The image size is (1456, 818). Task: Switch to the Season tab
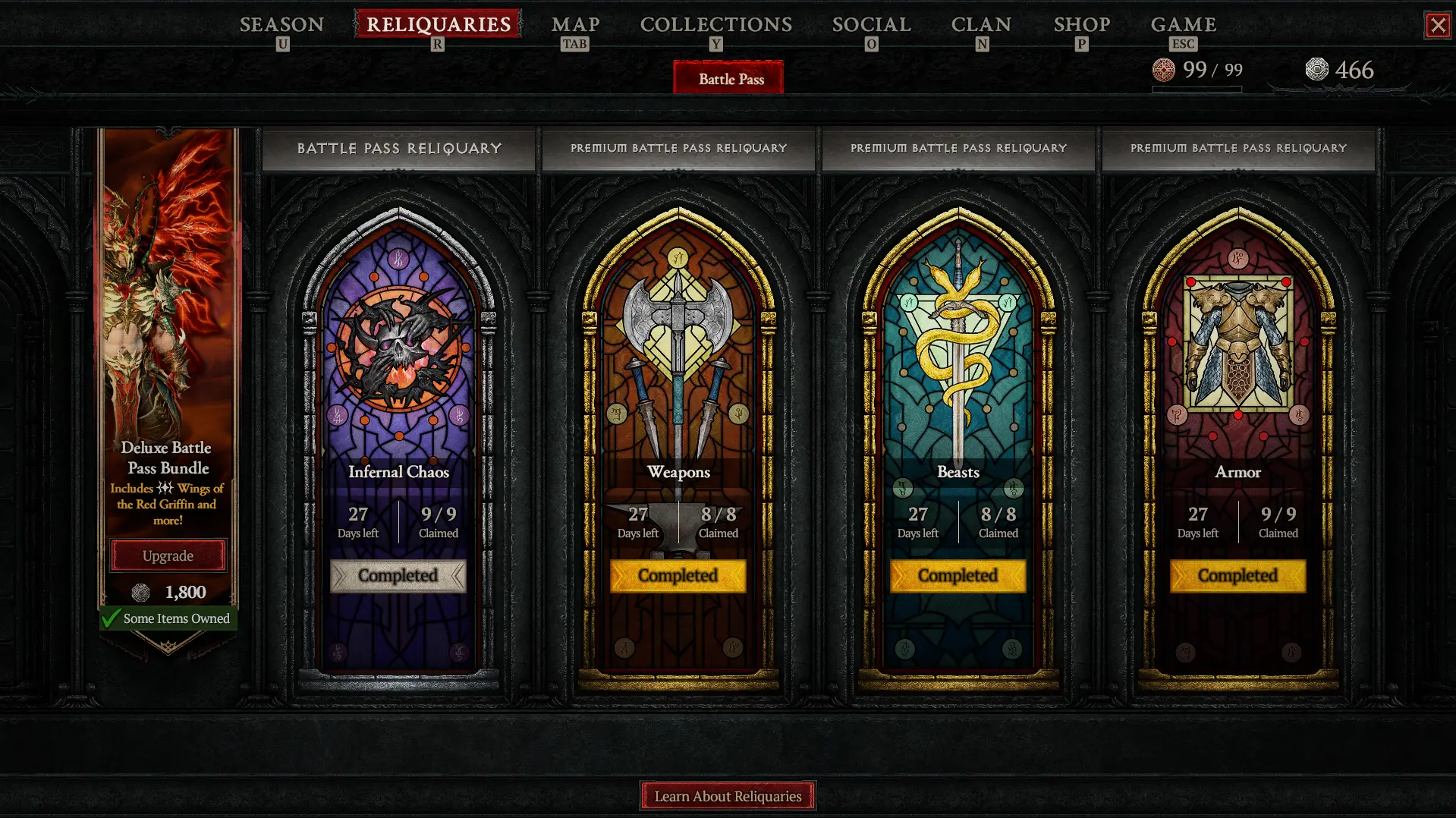pyautogui.click(x=281, y=25)
